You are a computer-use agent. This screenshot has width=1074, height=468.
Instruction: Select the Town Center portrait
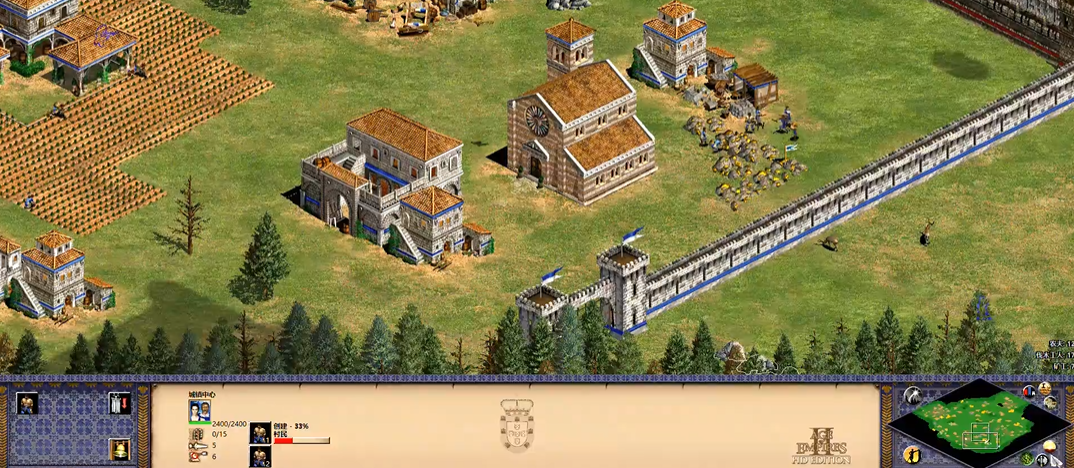tap(199, 411)
